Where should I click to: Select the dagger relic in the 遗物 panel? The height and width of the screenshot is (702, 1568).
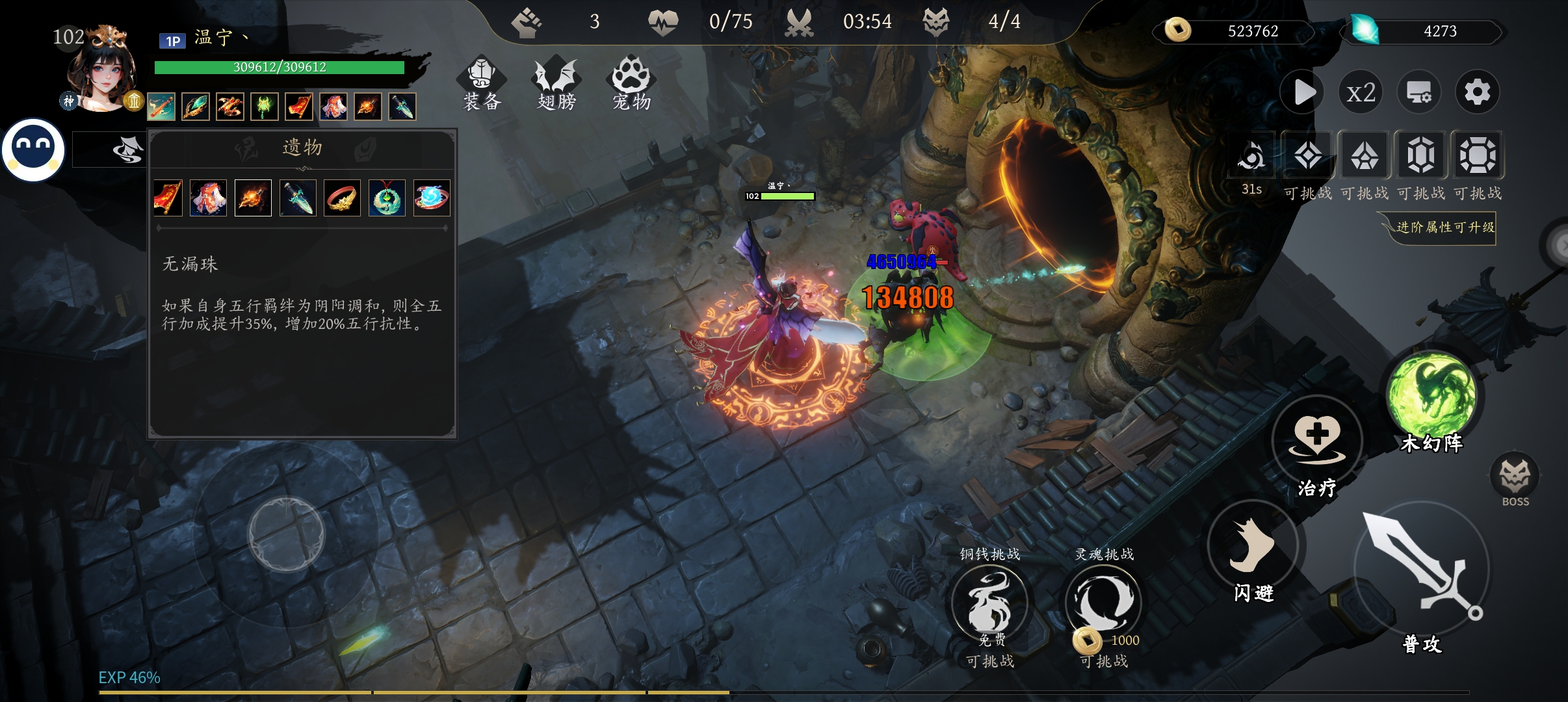click(x=298, y=198)
